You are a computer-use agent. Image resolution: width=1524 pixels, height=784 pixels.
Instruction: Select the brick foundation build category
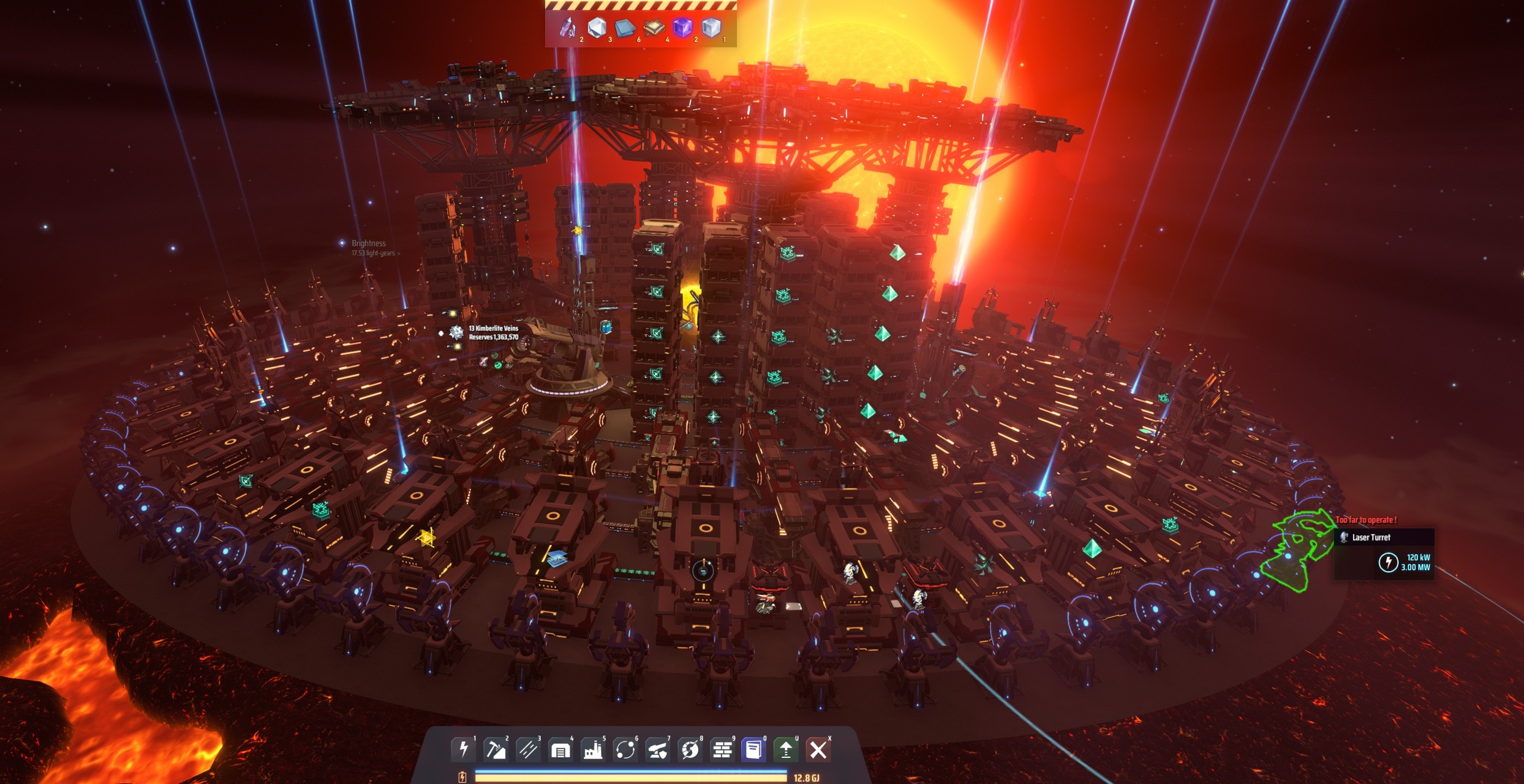[x=722, y=750]
